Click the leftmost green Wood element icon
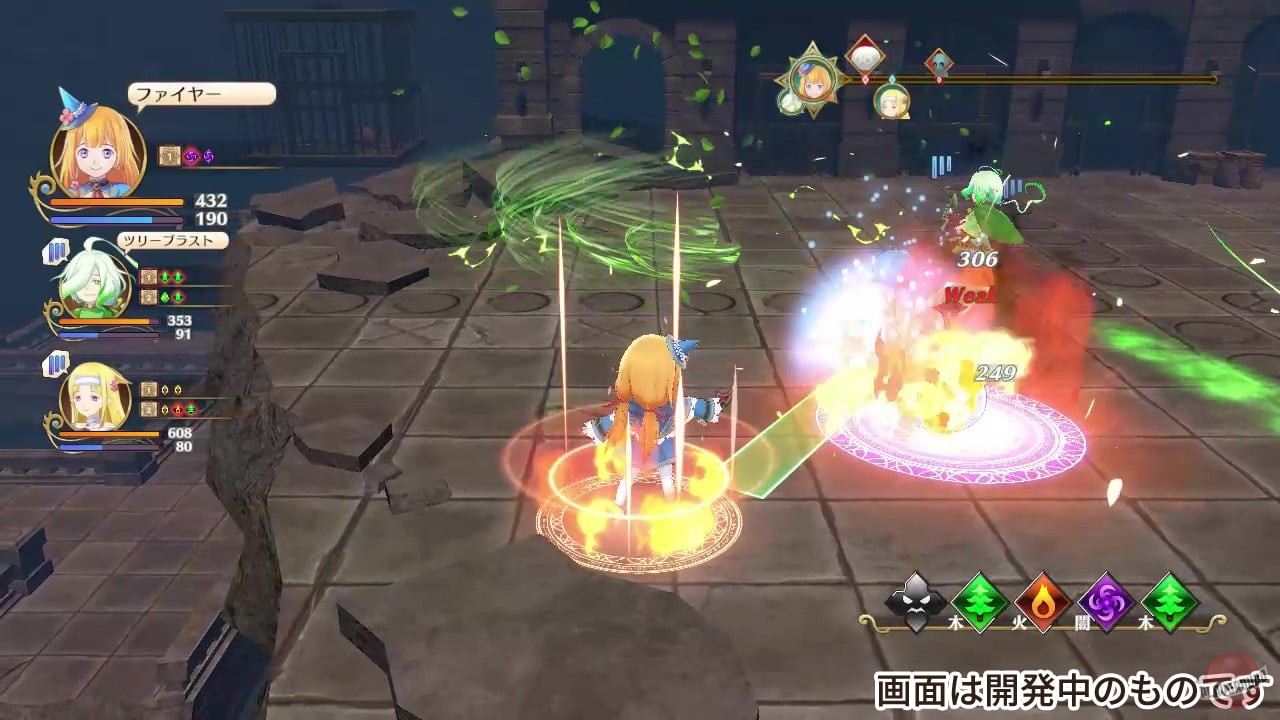 (980, 604)
